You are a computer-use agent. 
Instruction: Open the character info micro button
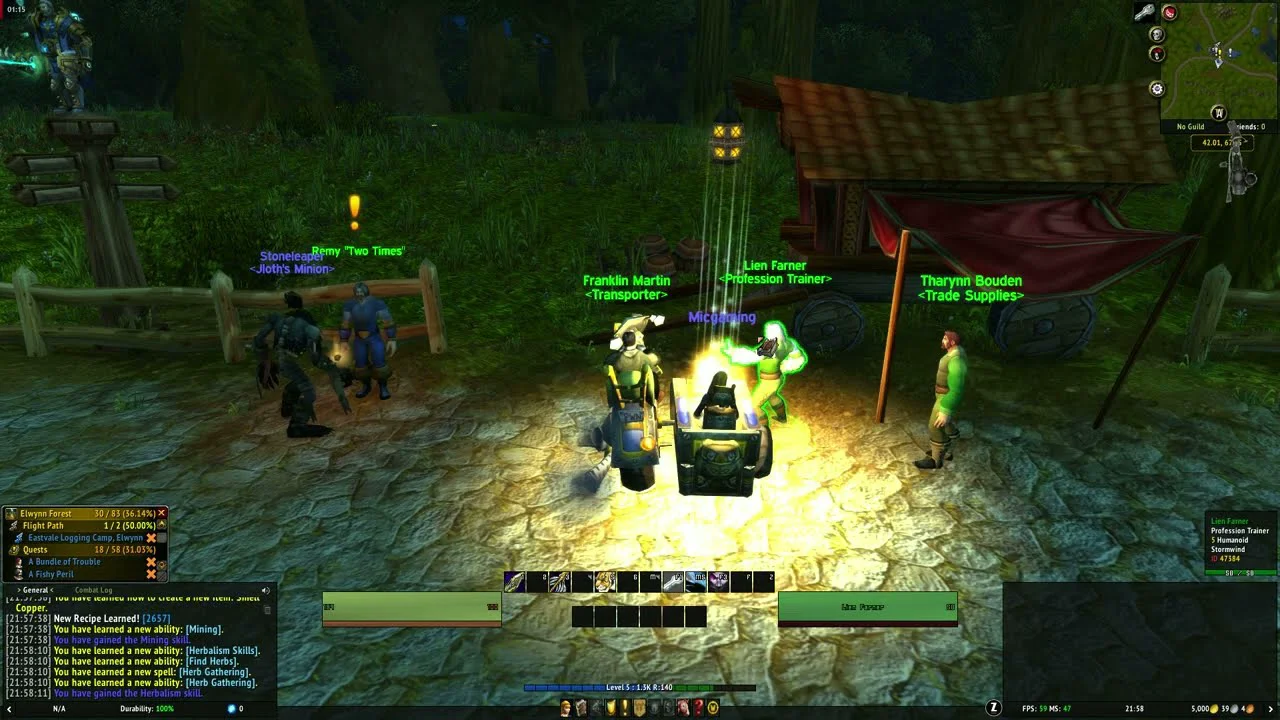click(x=566, y=708)
